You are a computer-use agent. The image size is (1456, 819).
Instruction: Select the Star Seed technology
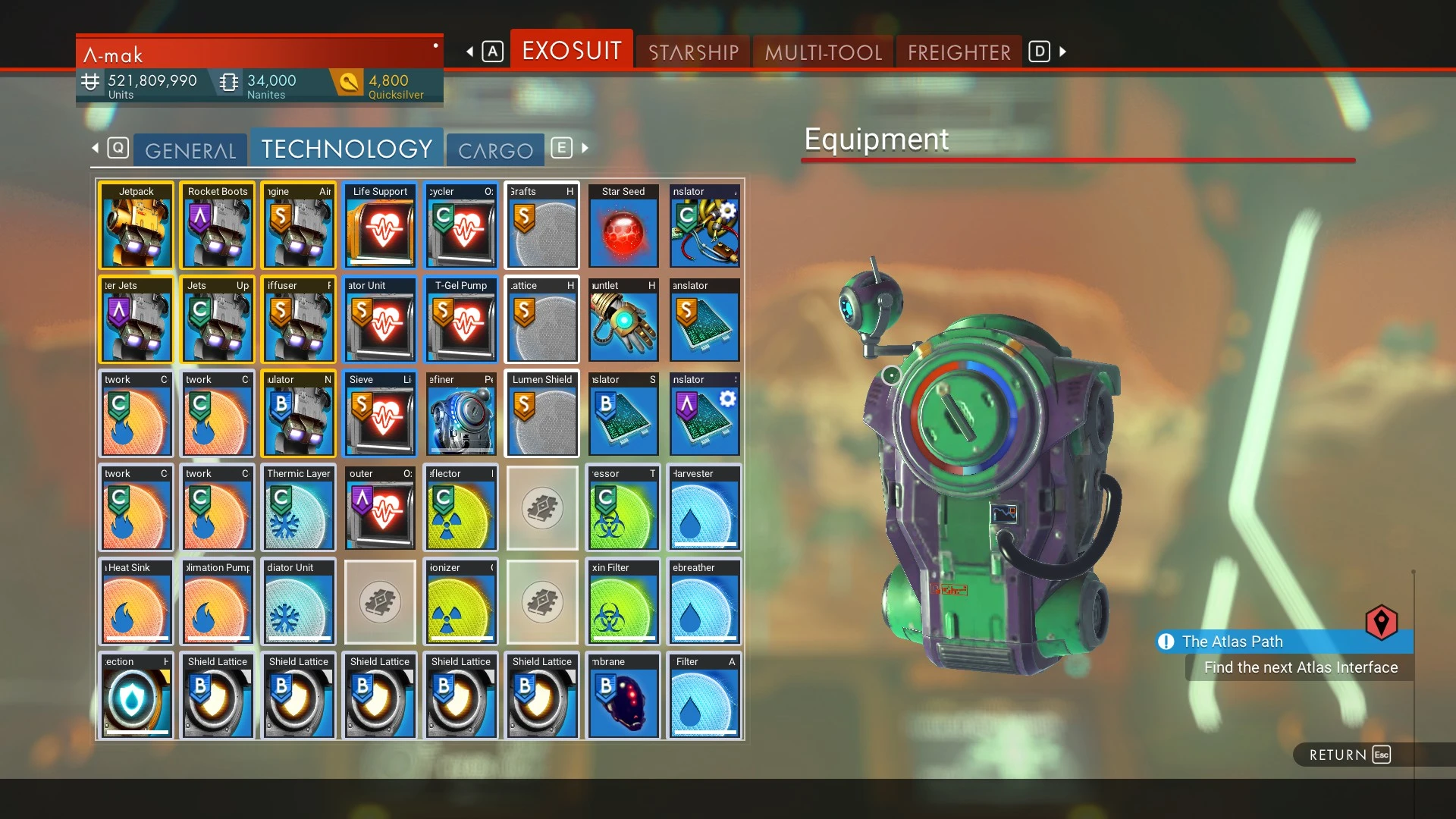click(623, 225)
